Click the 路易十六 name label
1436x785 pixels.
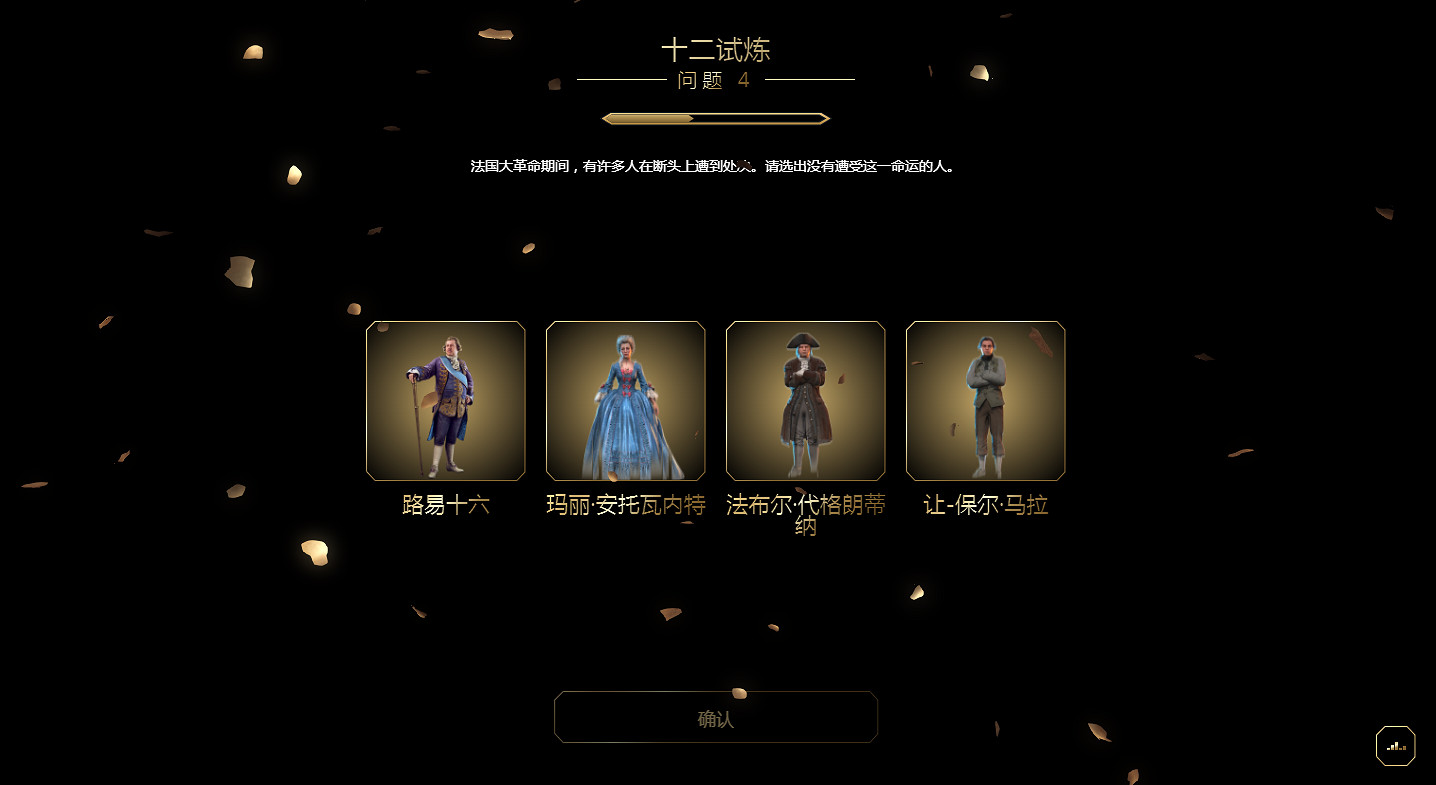tap(445, 506)
